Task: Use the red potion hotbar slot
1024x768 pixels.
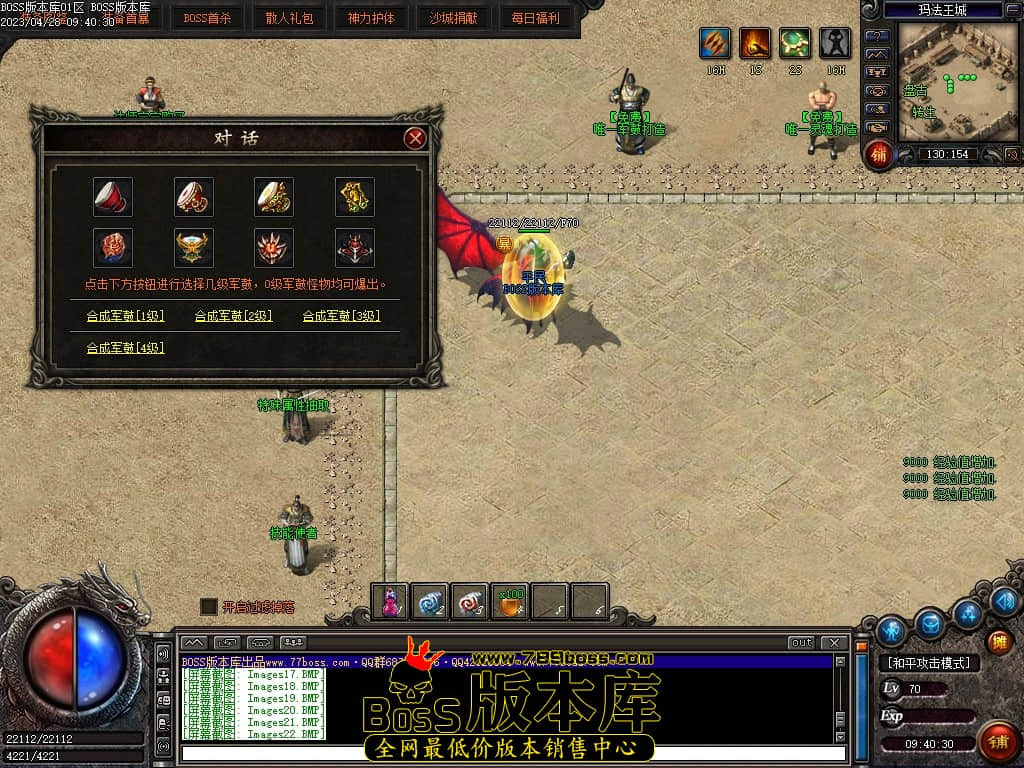Action: [390, 601]
